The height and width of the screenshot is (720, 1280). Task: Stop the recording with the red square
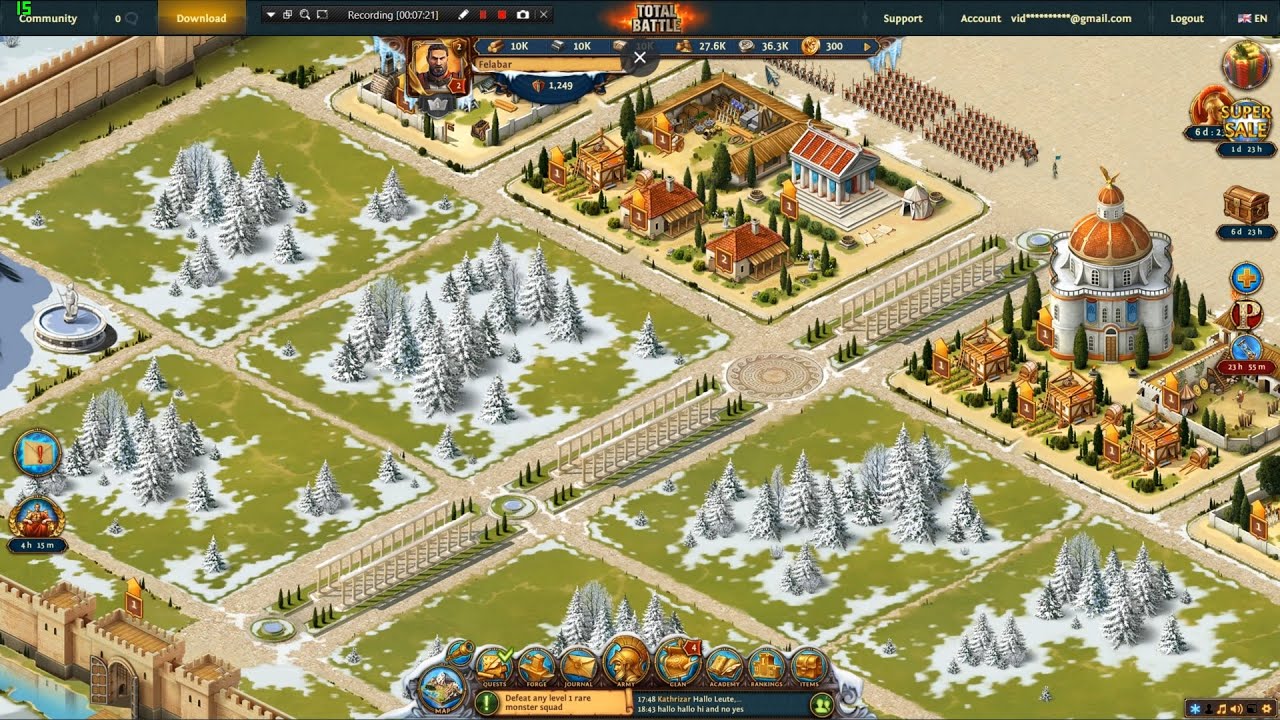pyautogui.click(x=502, y=15)
